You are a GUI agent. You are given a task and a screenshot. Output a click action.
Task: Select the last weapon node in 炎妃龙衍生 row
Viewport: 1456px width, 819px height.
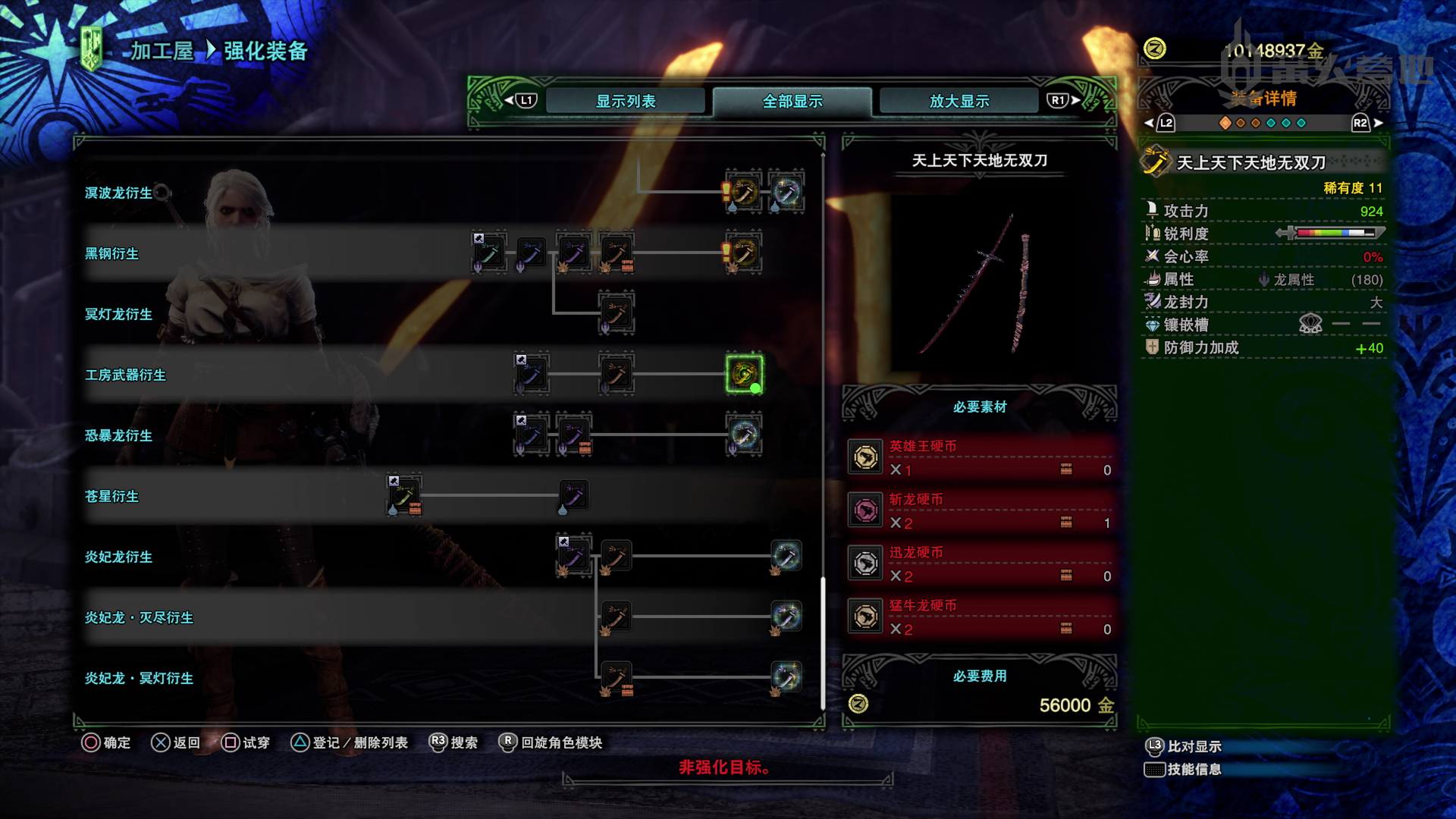(786, 556)
